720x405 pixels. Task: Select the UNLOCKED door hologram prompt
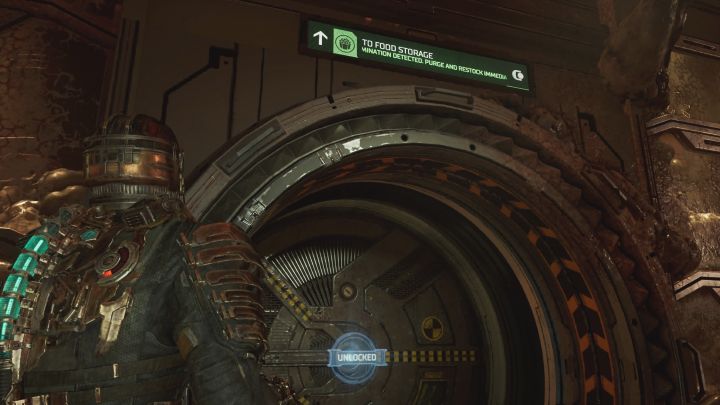356,355
